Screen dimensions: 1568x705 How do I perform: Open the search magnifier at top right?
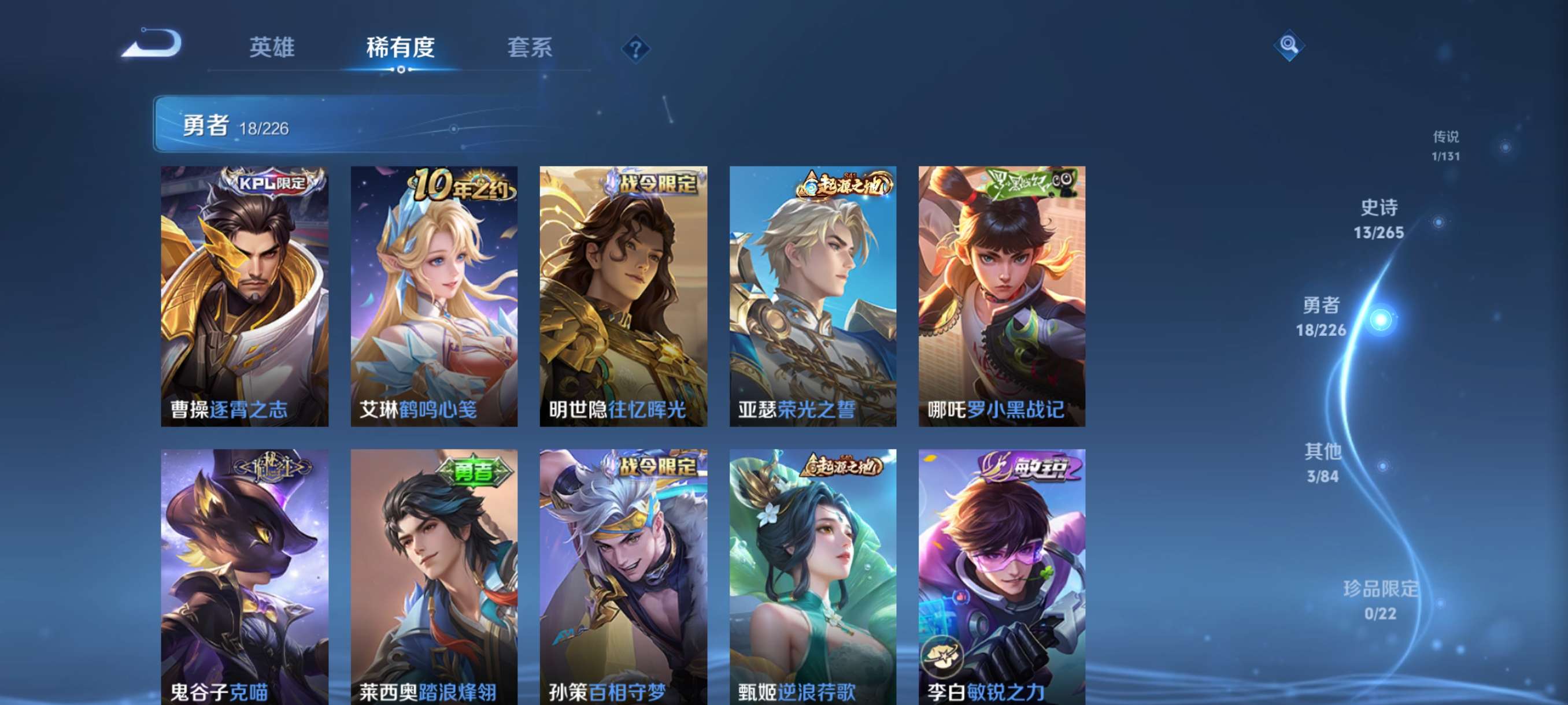pyautogui.click(x=1289, y=46)
